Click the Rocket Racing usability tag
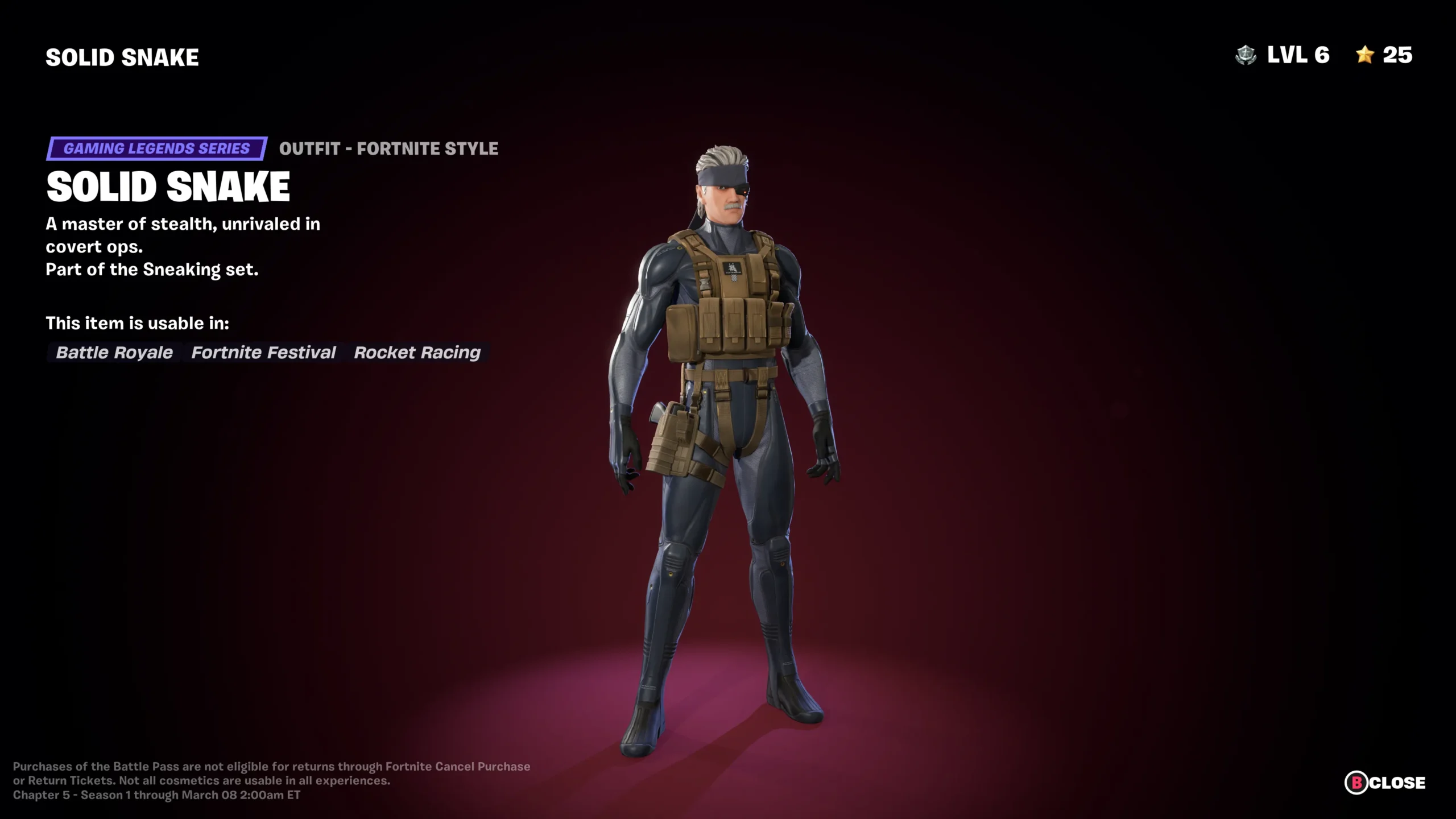Viewport: 1456px width, 819px height. 417,353
